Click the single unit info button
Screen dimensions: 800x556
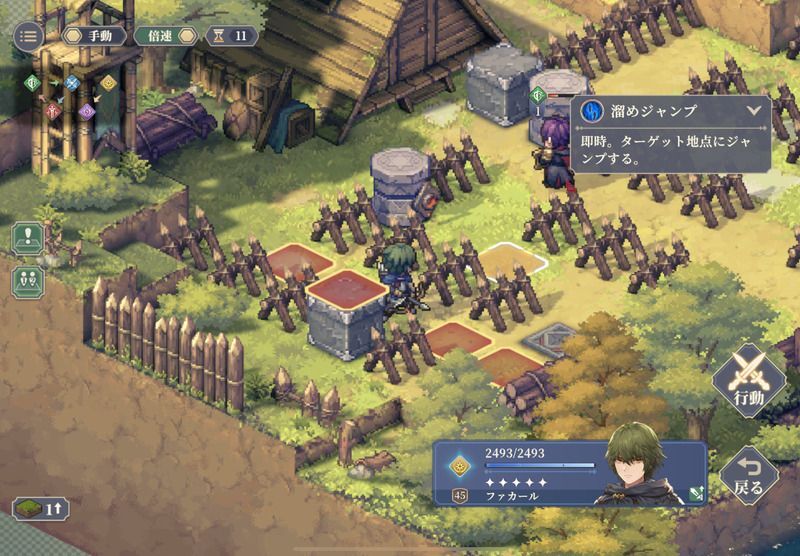click(27, 239)
